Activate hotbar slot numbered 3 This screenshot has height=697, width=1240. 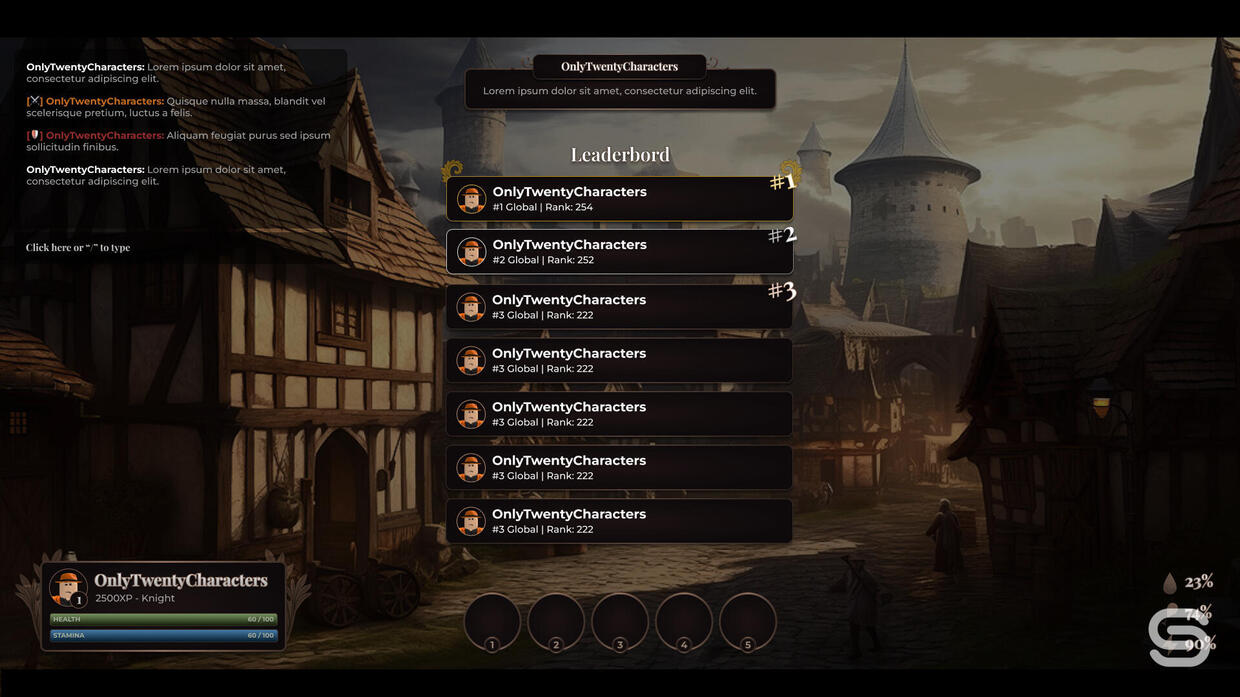(620, 621)
